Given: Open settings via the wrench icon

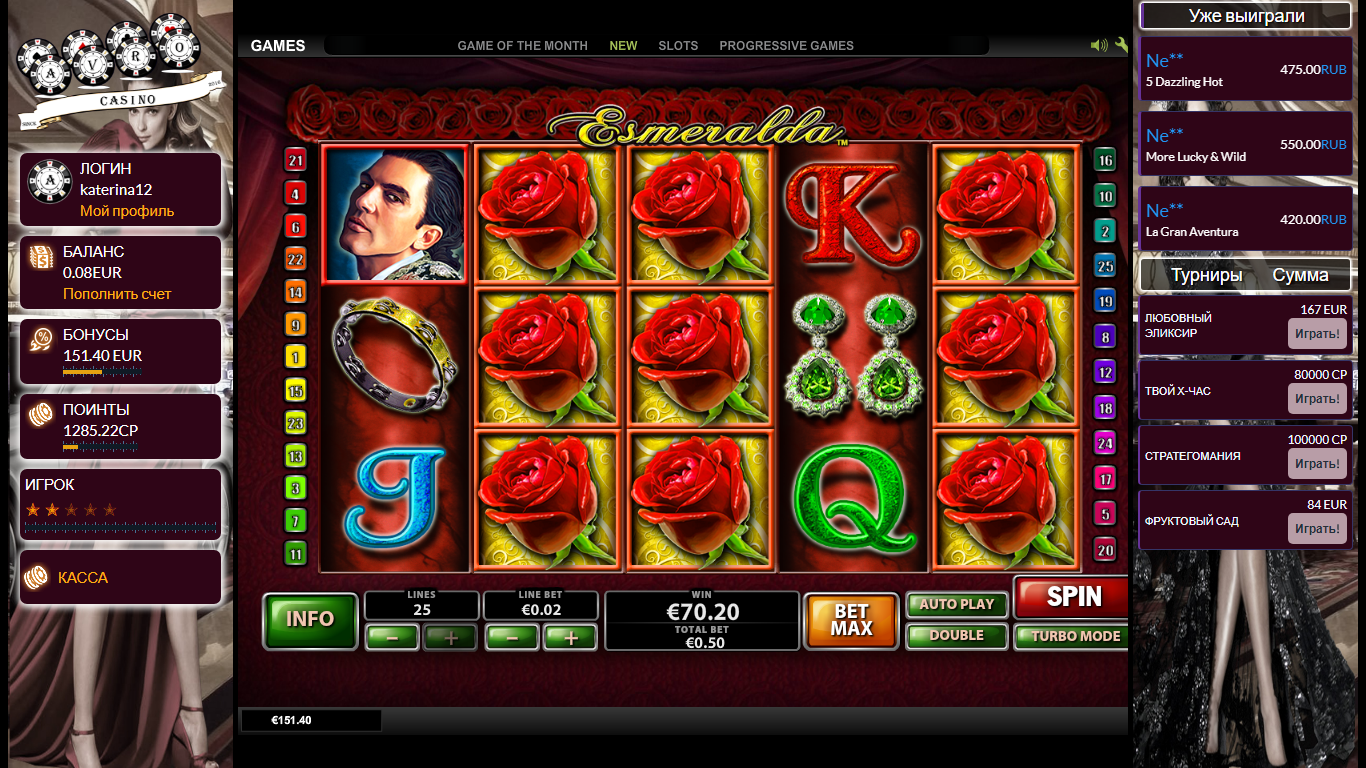Looking at the screenshot, I should pyautogui.click(x=1121, y=45).
